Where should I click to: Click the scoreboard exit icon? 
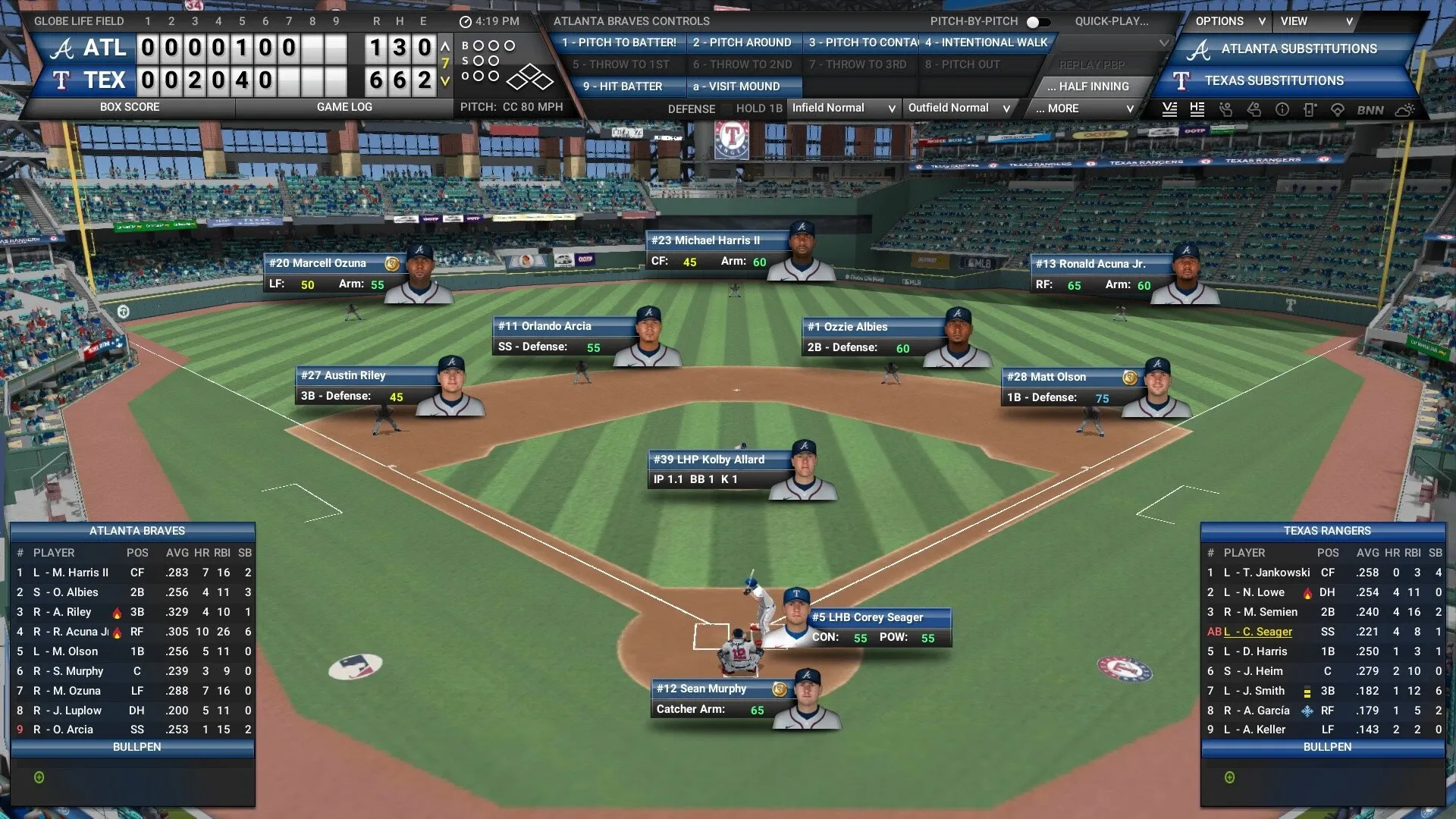pos(1311,109)
